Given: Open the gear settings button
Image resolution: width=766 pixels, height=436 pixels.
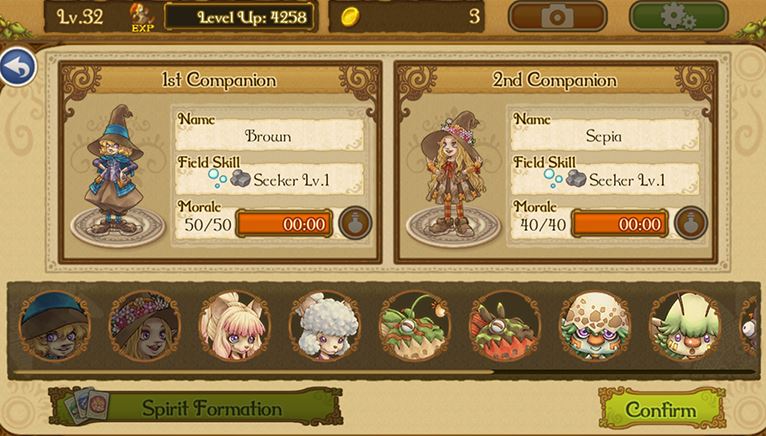Looking at the screenshot, I should [679, 16].
